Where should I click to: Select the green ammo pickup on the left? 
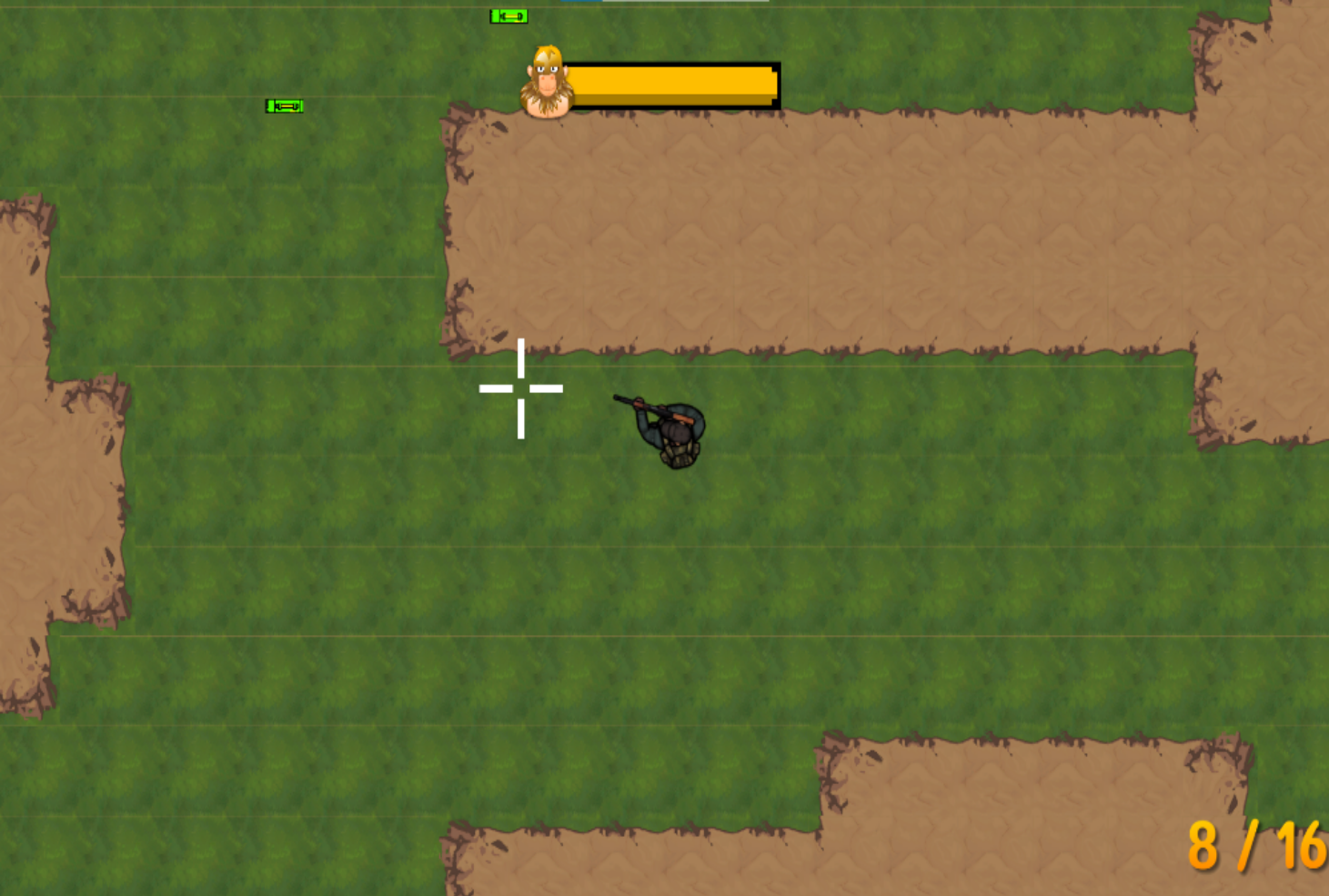click(283, 105)
